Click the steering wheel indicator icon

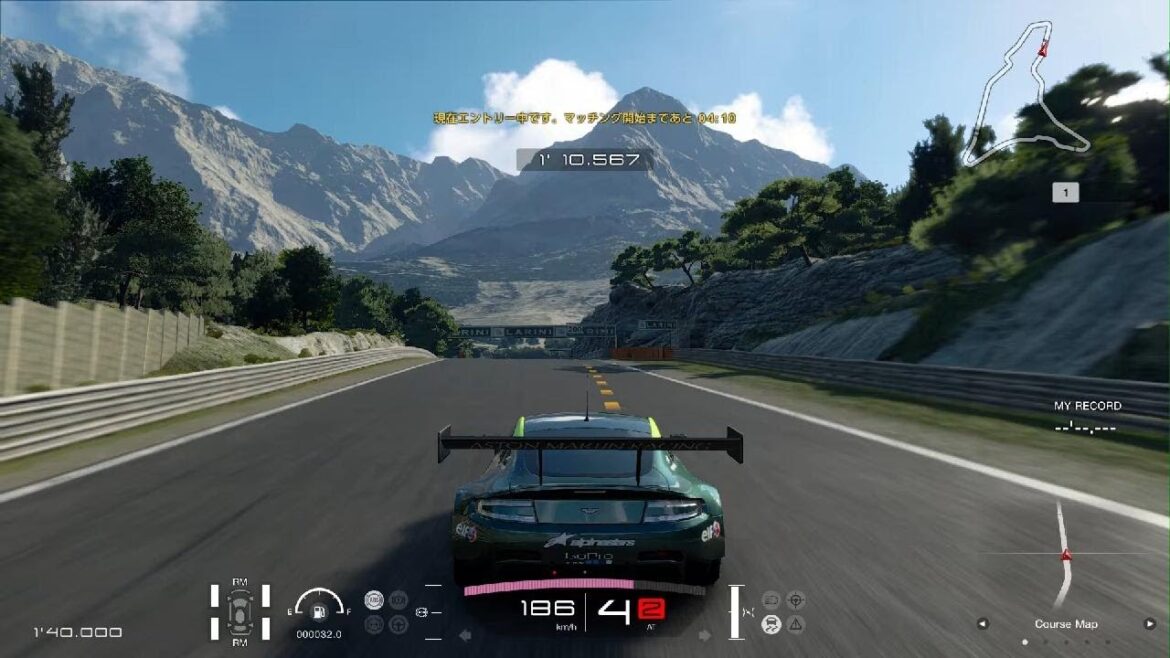[398, 624]
